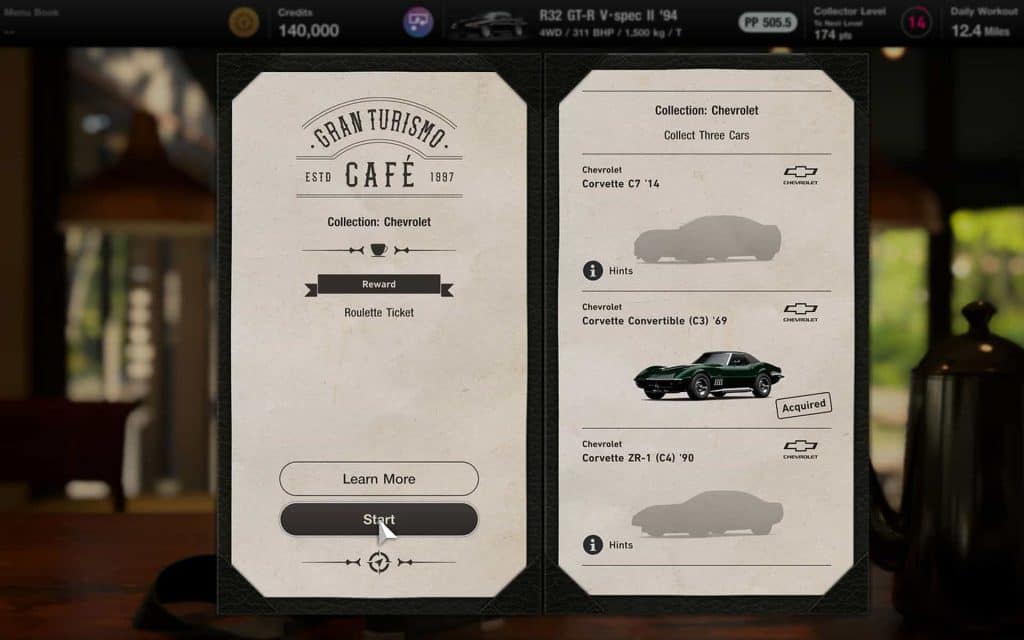Screen dimensions: 1024x640
Task: Select the Corvette ZR-1 (C4) '90 silhouette
Action: 708,513
